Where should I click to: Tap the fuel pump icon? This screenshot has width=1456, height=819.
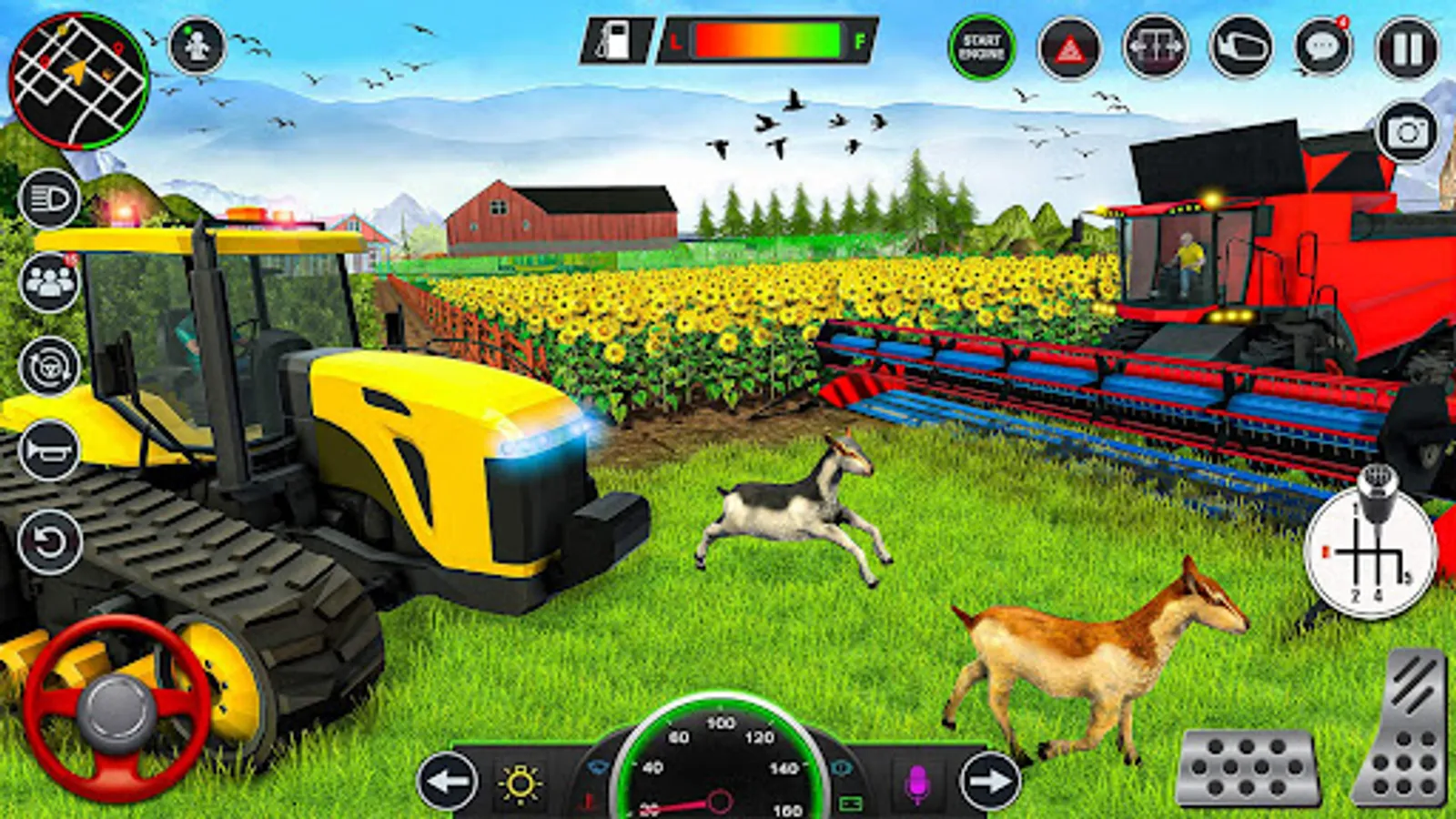(x=615, y=41)
